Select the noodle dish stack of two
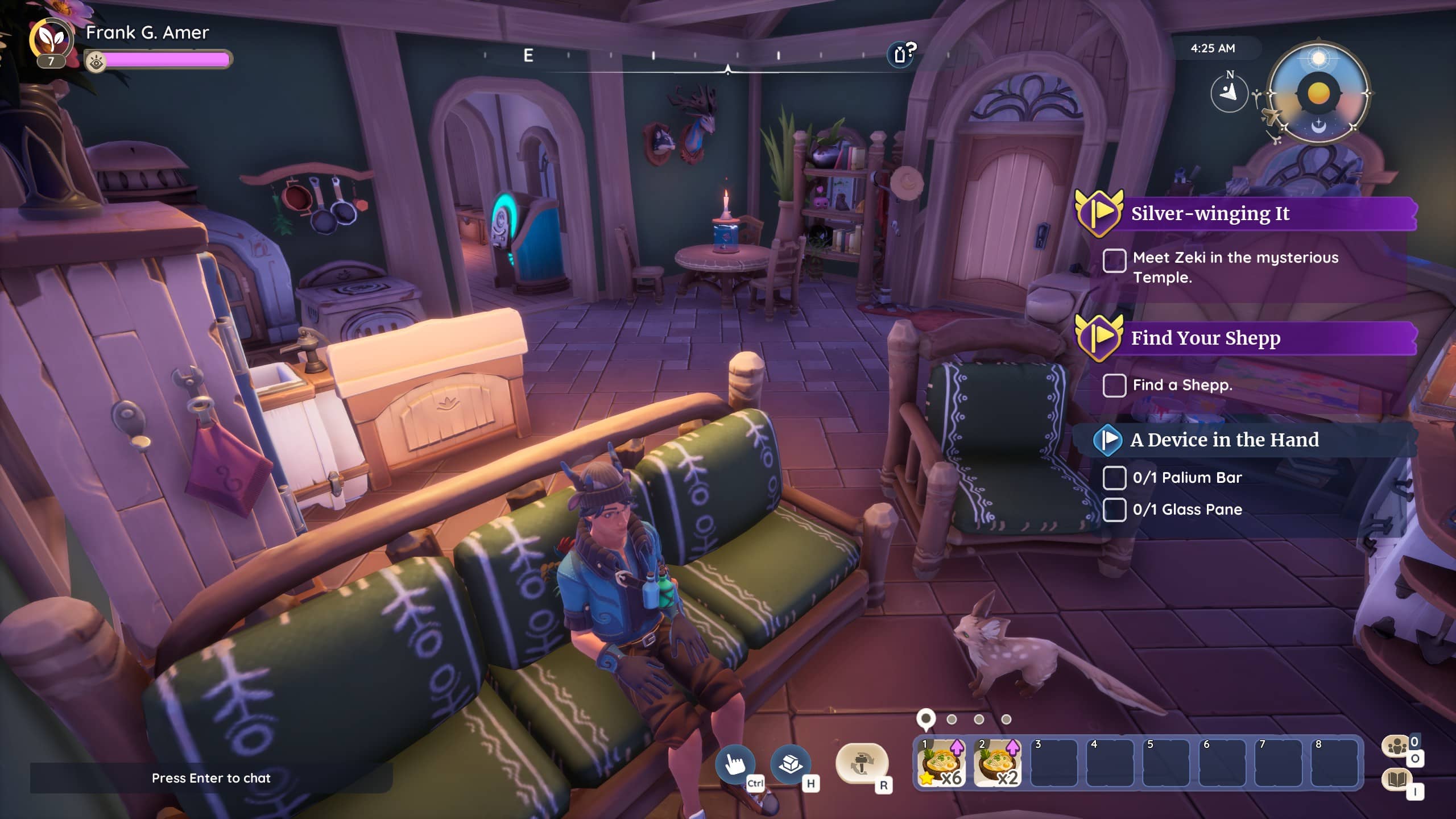Viewport: 1456px width, 819px height. click(x=997, y=763)
